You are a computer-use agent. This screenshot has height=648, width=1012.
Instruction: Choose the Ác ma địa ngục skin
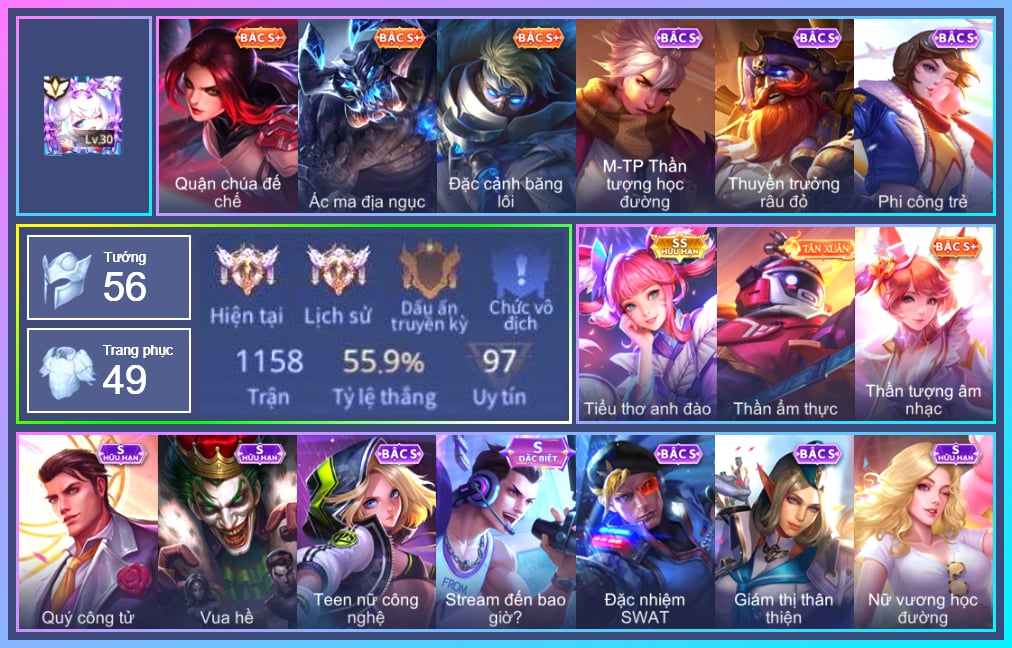pyautogui.click(x=367, y=116)
